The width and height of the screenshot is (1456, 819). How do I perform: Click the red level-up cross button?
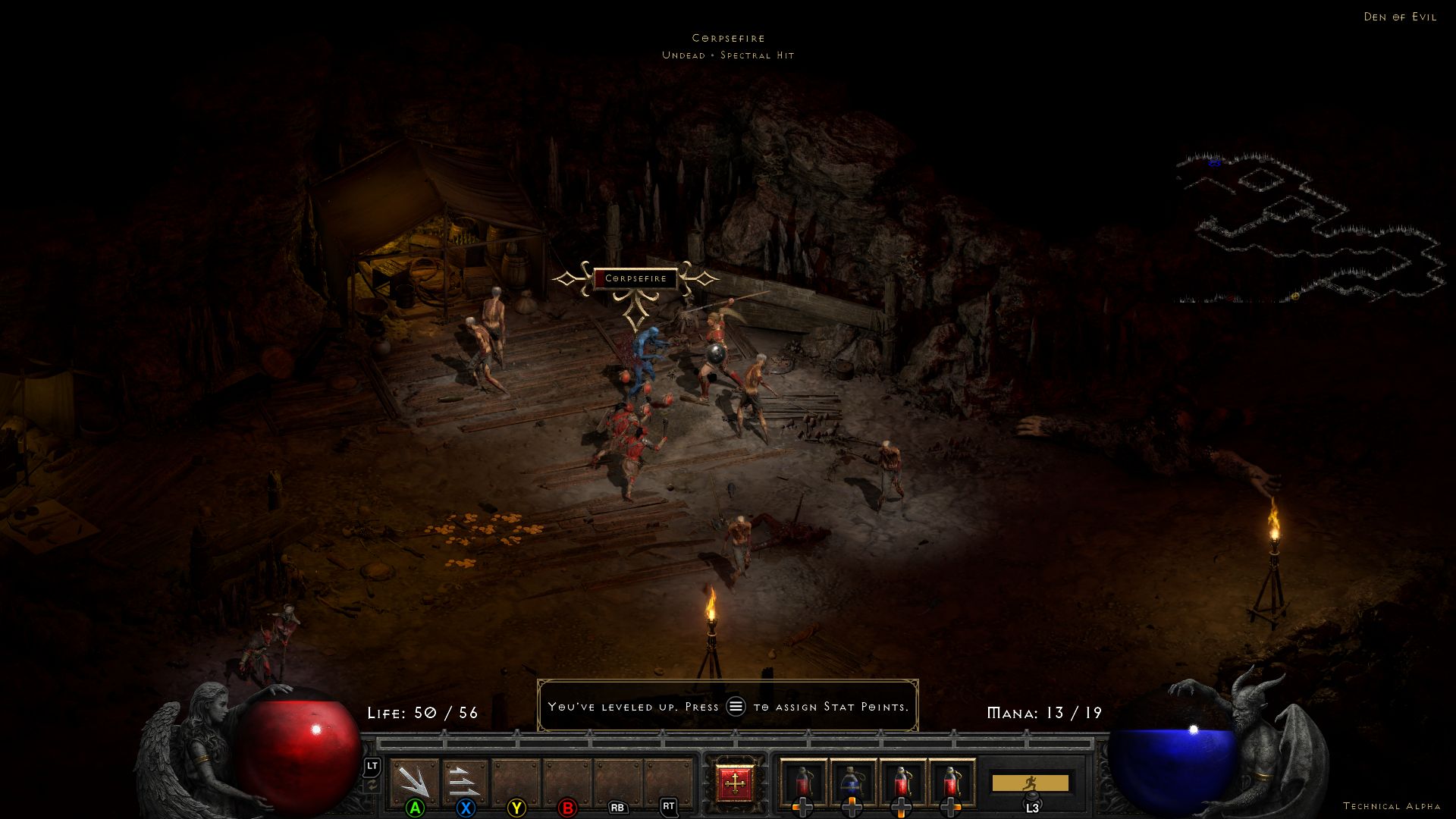click(x=734, y=783)
